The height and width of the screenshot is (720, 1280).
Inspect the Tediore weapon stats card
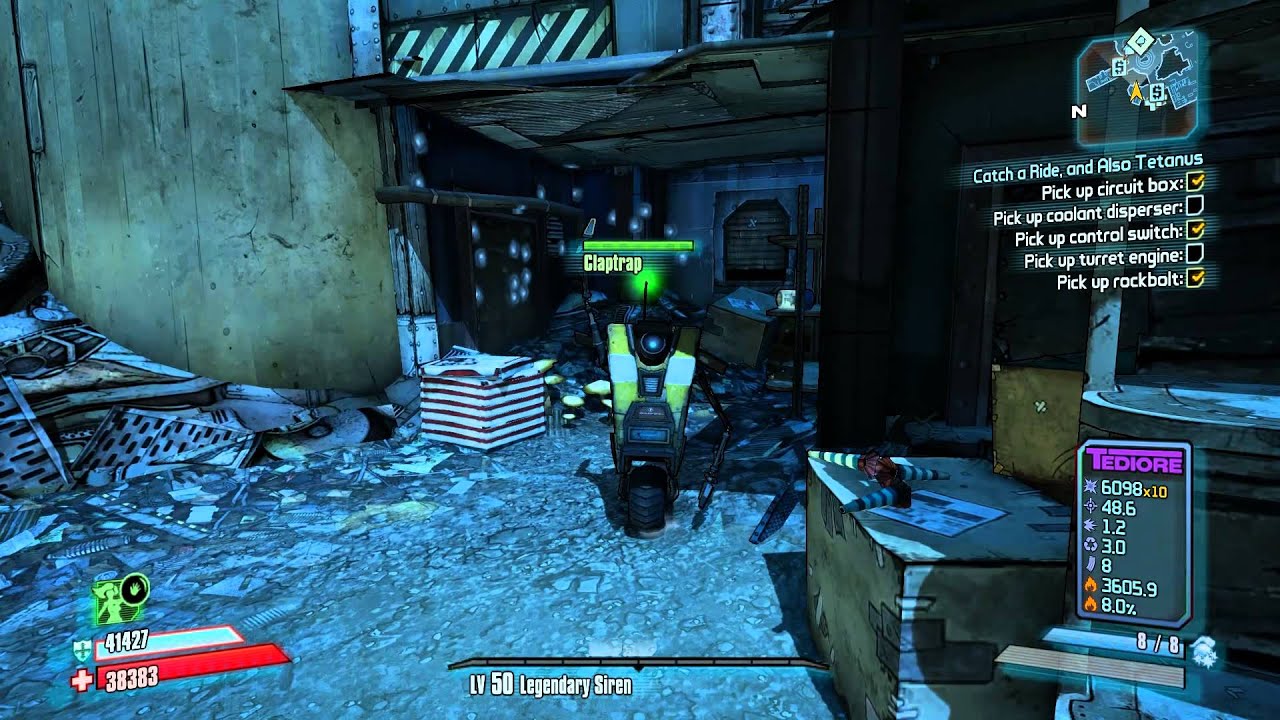click(1134, 535)
